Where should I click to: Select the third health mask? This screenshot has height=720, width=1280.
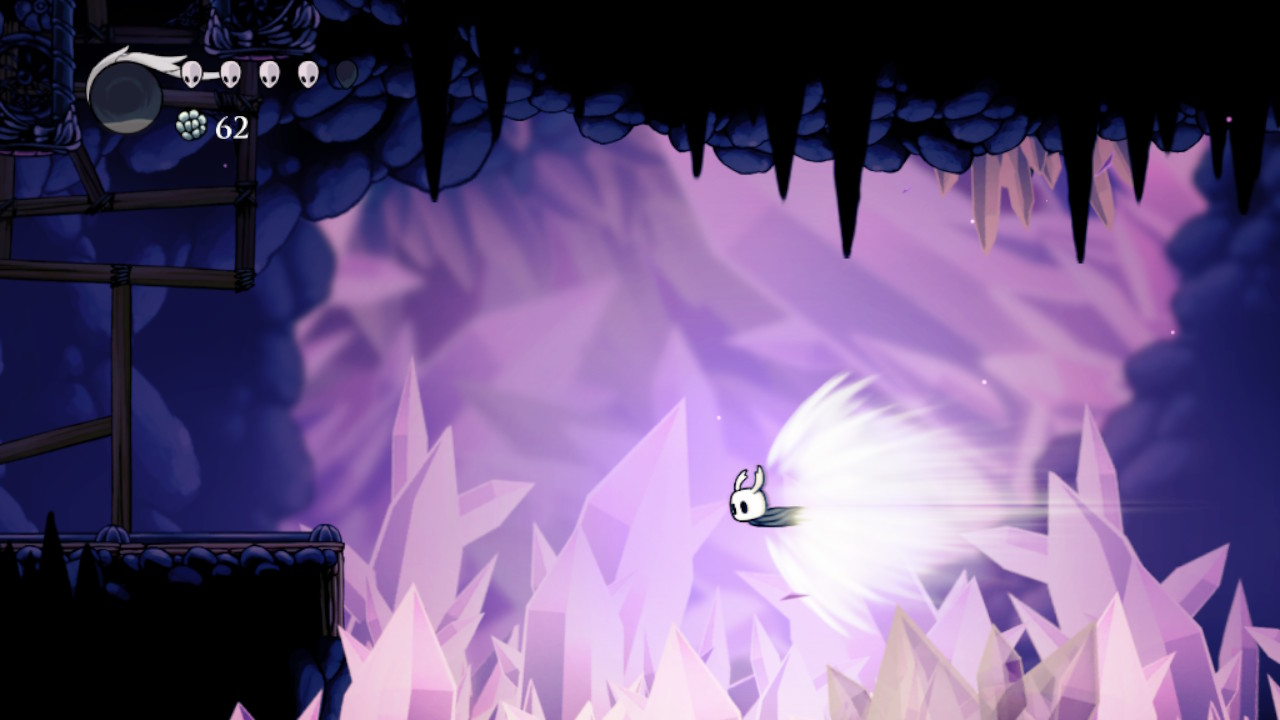click(268, 73)
